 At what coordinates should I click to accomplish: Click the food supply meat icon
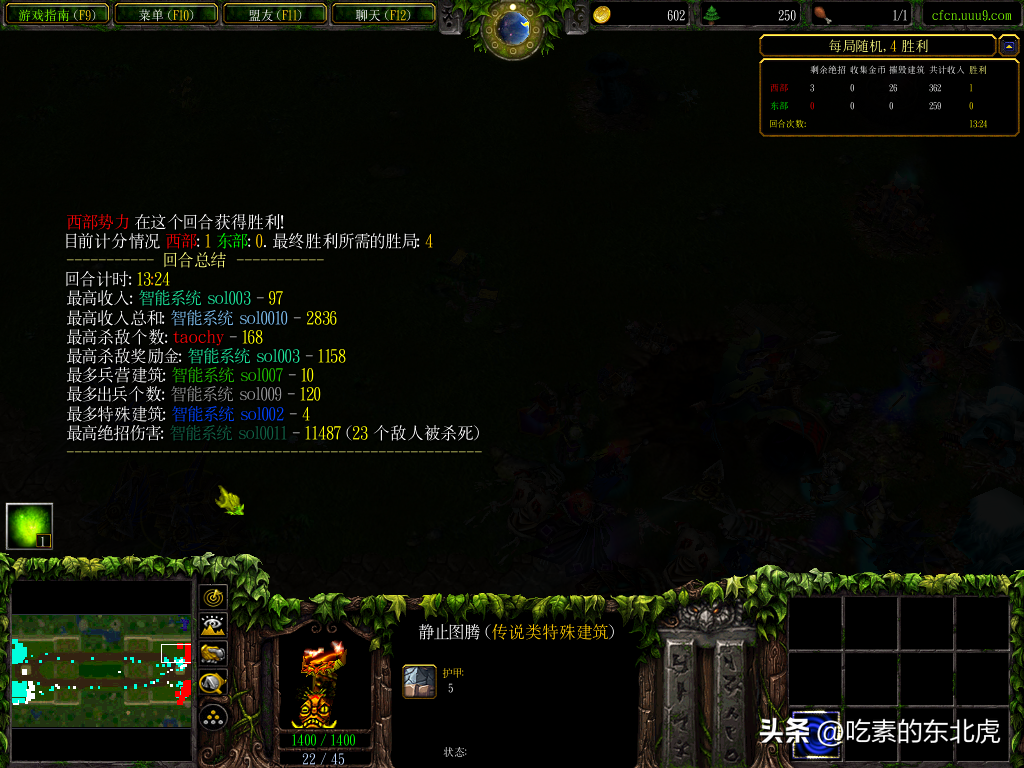coord(822,15)
